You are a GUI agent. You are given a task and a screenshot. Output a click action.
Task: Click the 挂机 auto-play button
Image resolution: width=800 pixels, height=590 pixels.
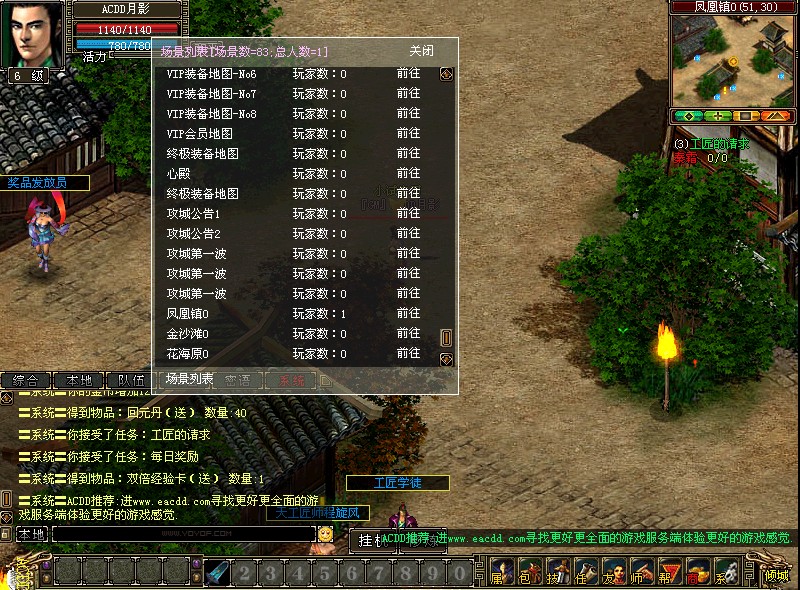pos(371,541)
